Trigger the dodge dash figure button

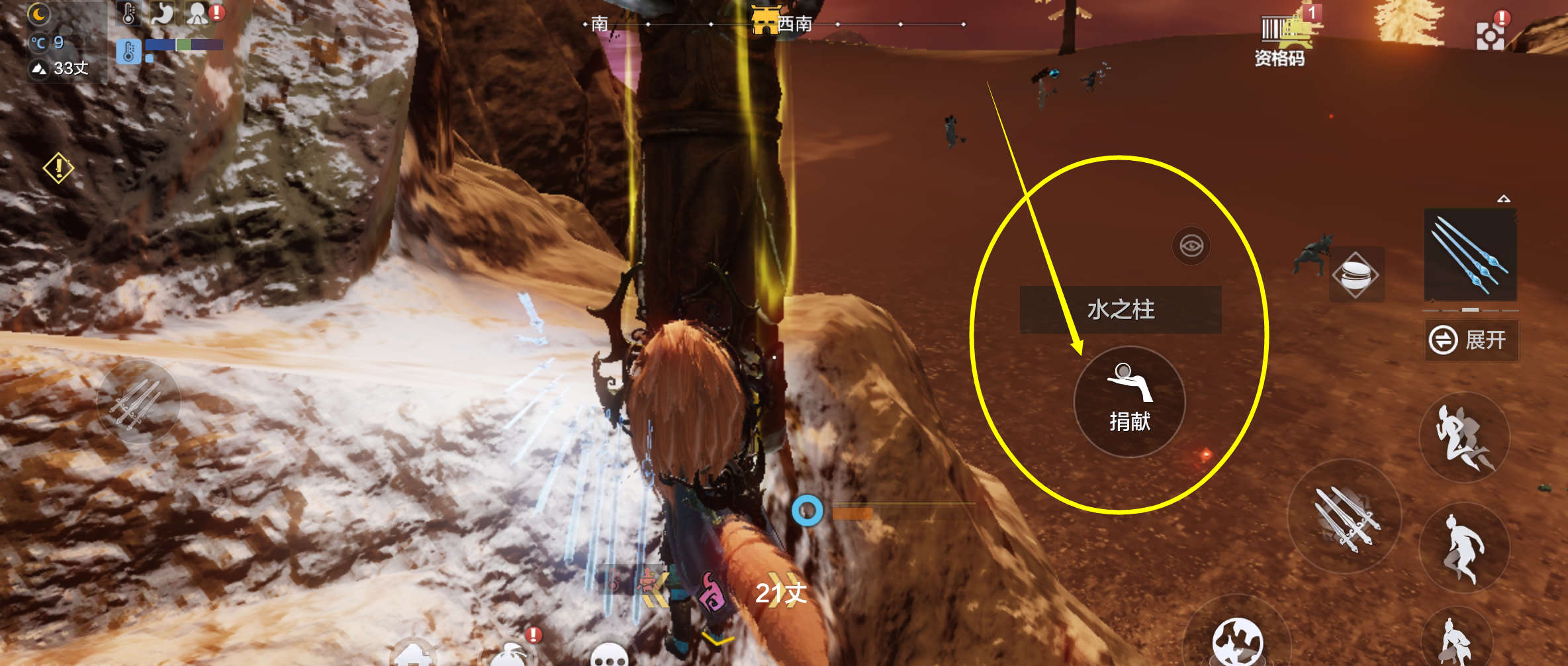coord(1464,438)
